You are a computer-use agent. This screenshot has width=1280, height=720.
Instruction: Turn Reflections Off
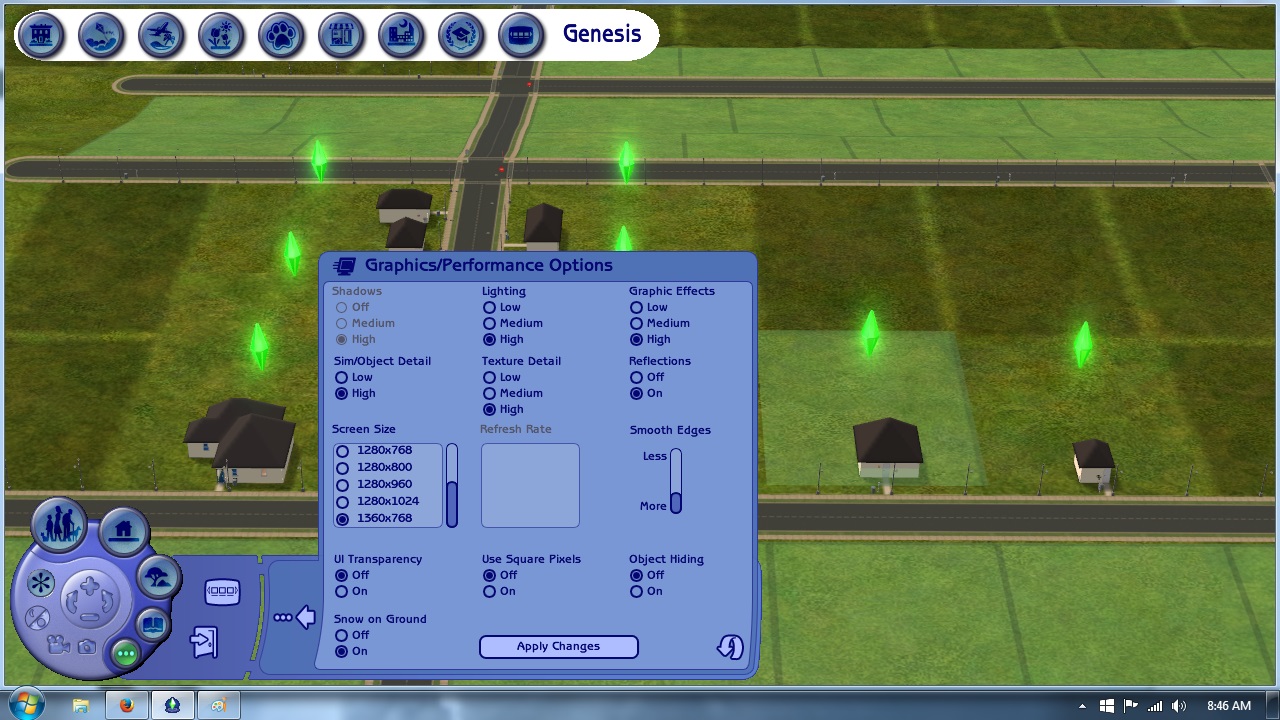637,377
